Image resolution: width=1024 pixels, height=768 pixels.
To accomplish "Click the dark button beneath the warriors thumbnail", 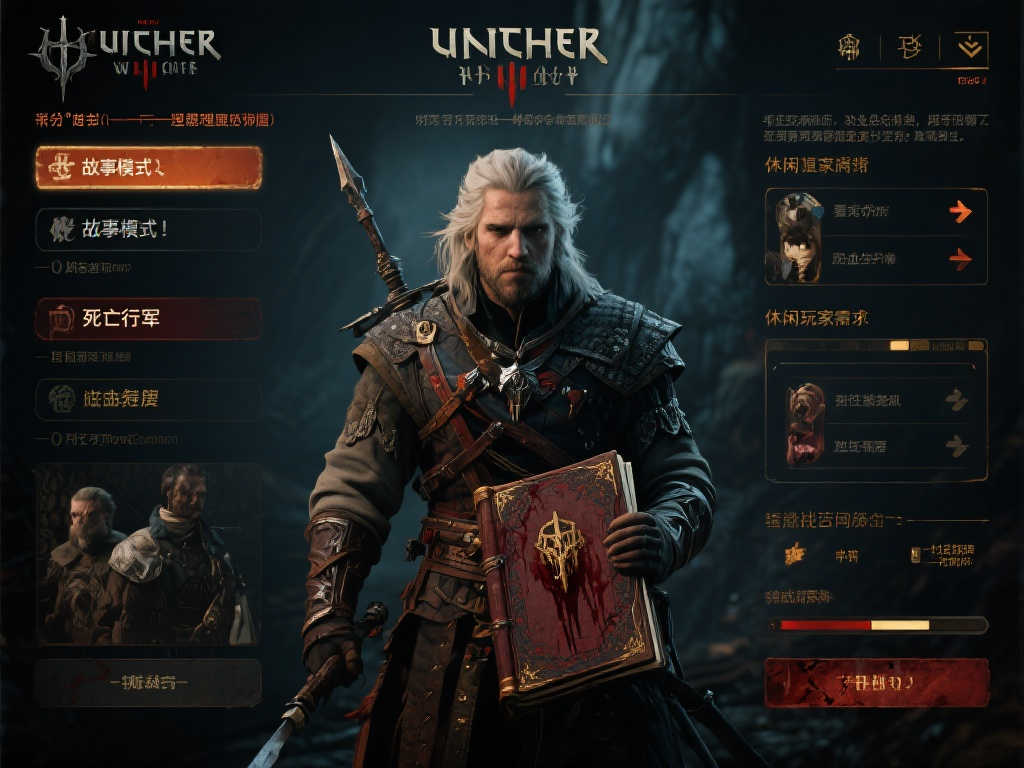I will click(x=148, y=683).
